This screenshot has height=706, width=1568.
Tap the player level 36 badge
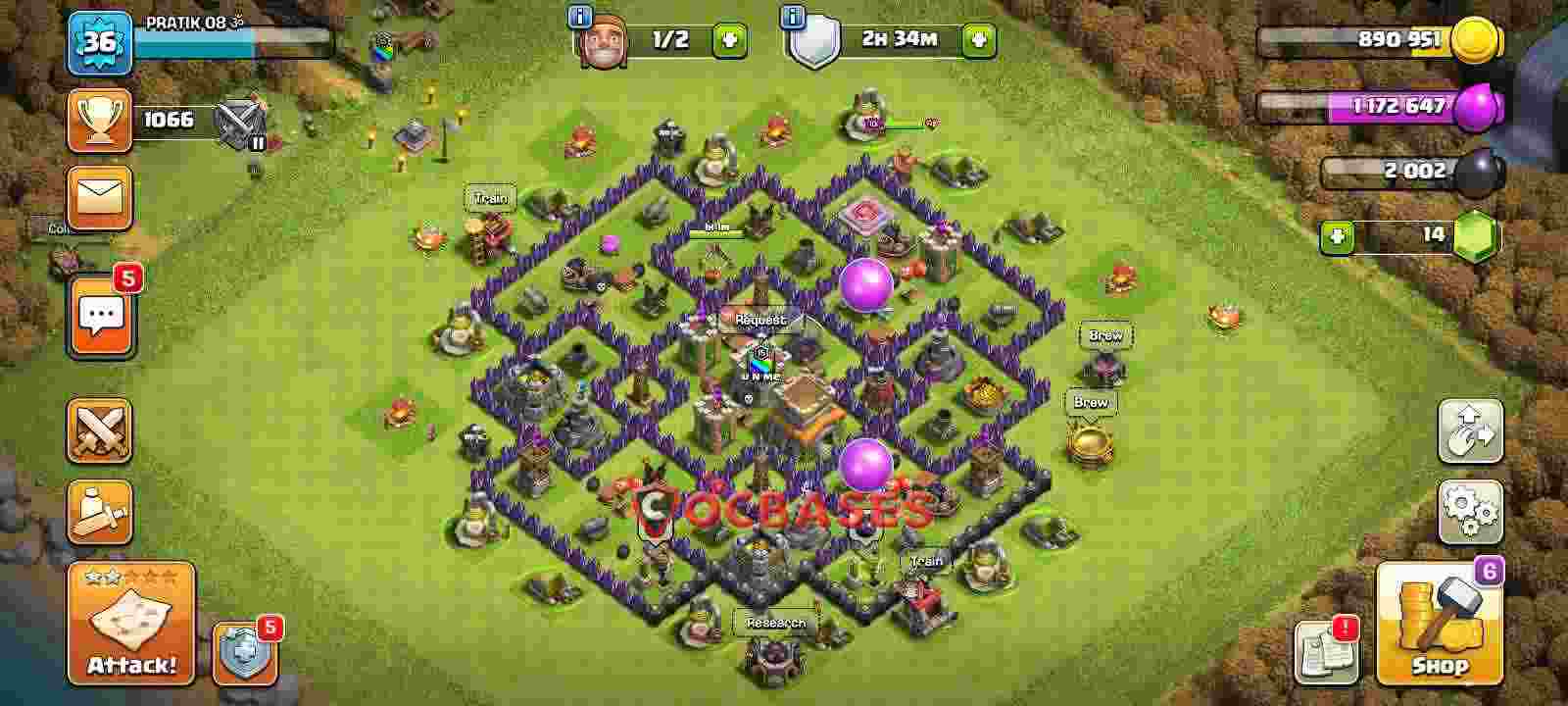point(101,41)
